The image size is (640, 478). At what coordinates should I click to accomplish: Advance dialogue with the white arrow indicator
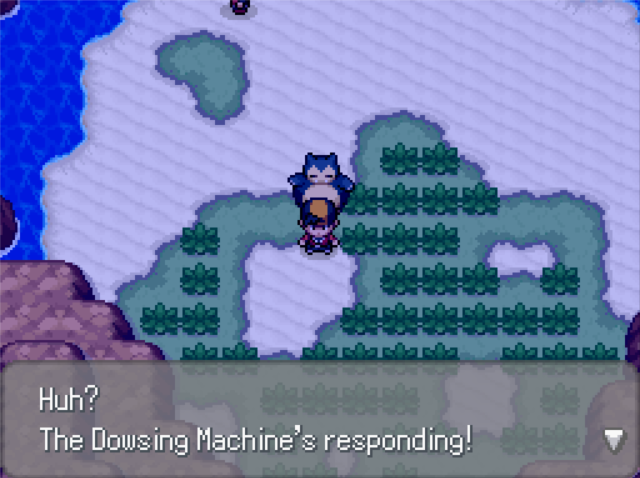pos(614,438)
